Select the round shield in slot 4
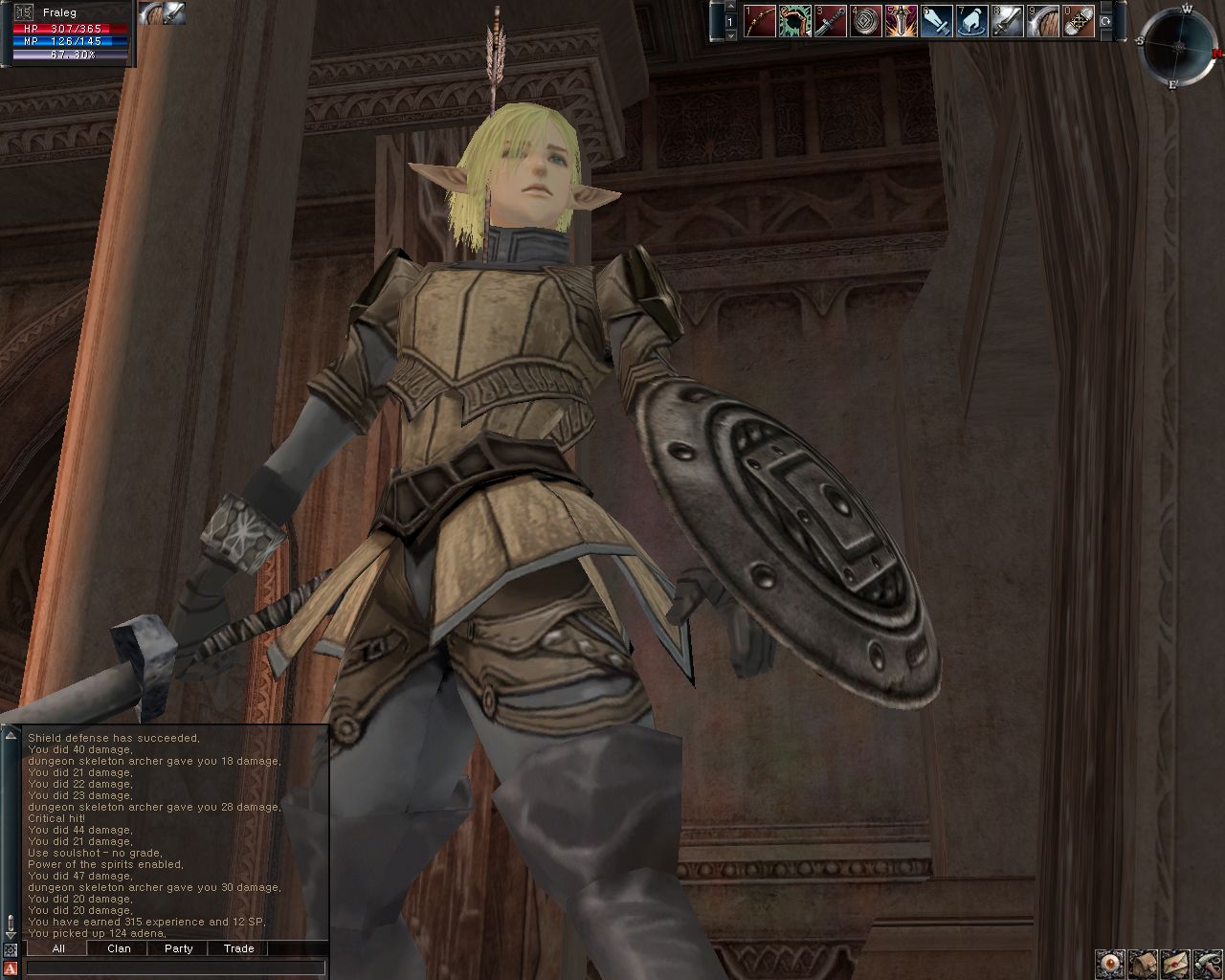Image resolution: width=1225 pixels, height=980 pixels. 867,21
